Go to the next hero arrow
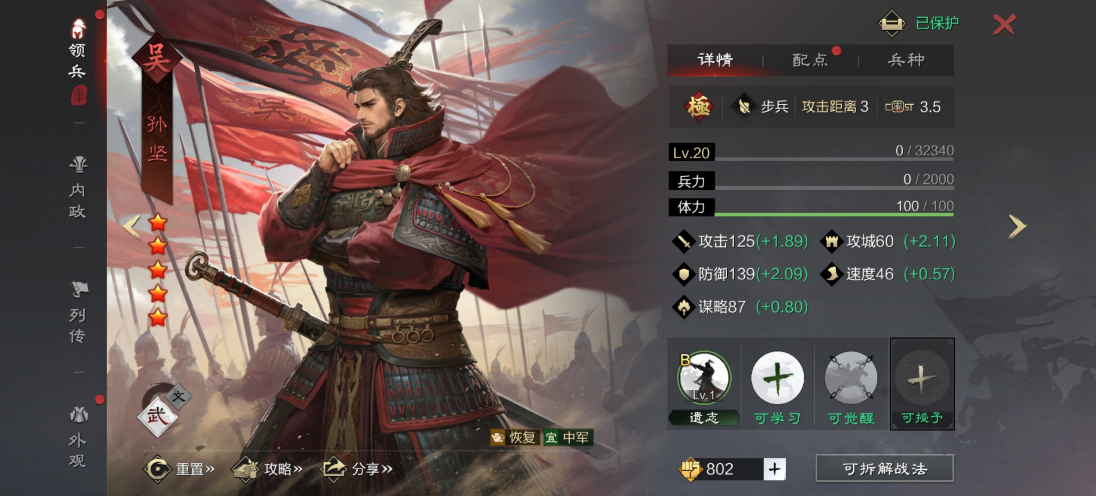 point(1017,227)
